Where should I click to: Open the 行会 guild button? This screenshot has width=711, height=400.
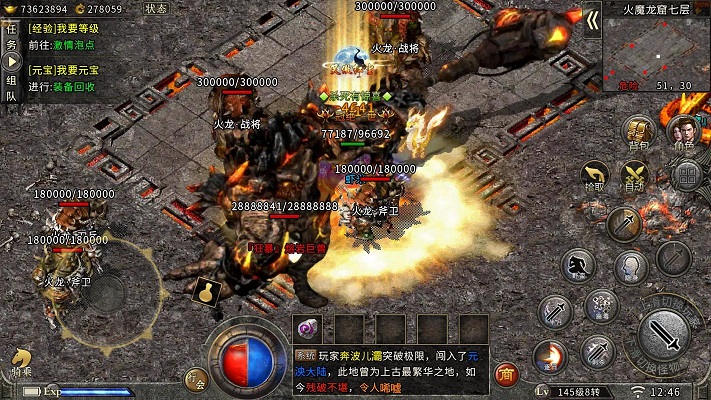tap(196, 379)
